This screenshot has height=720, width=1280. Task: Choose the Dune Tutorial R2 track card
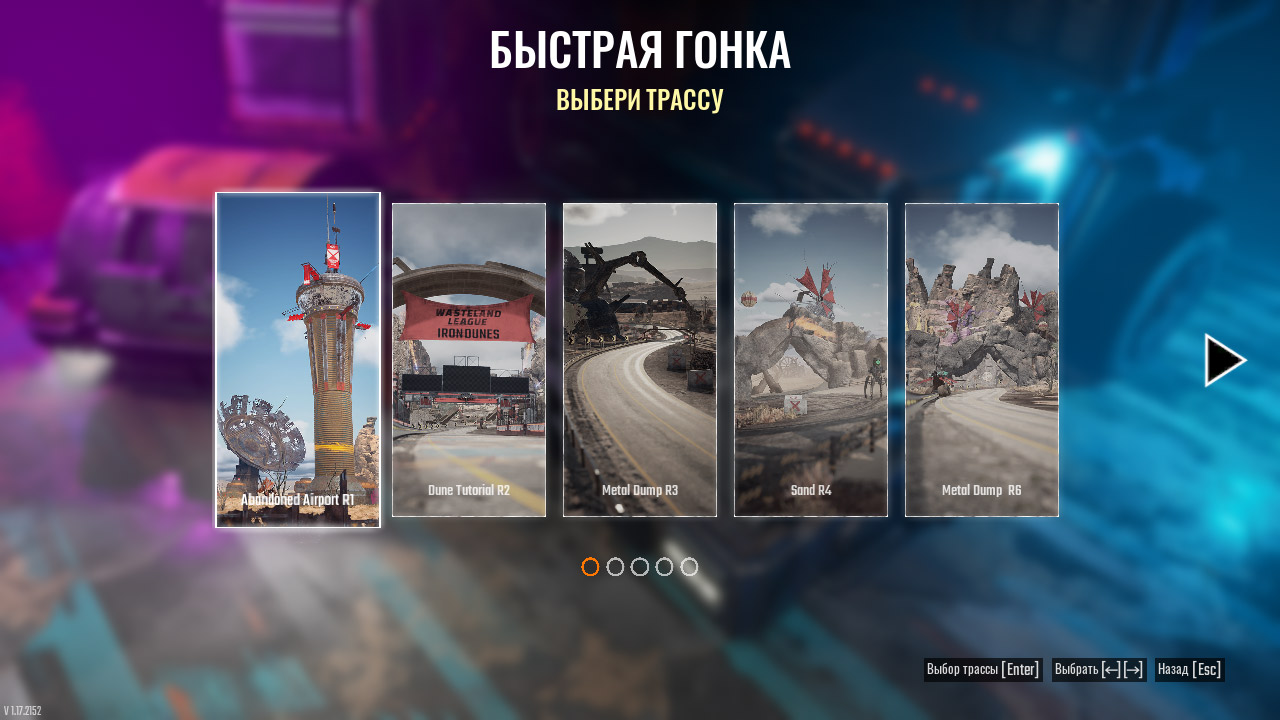pos(469,360)
